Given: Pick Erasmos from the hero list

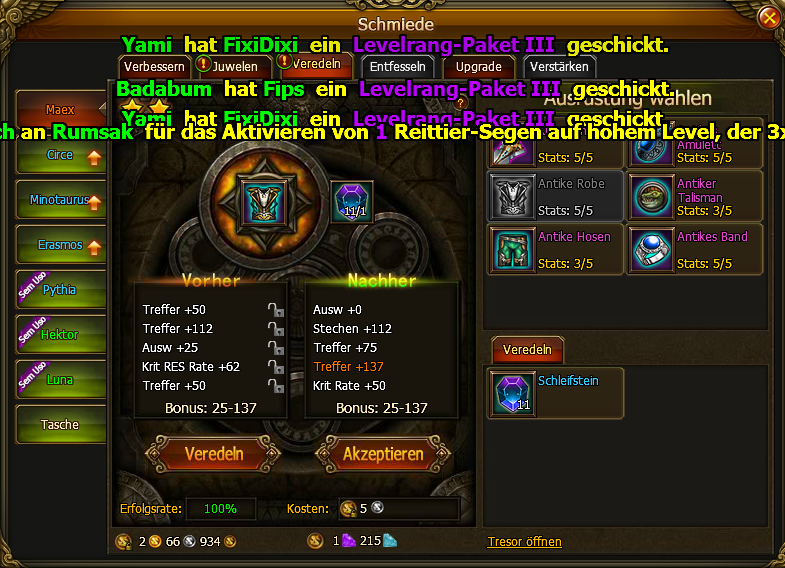Looking at the screenshot, I should 60,246.
